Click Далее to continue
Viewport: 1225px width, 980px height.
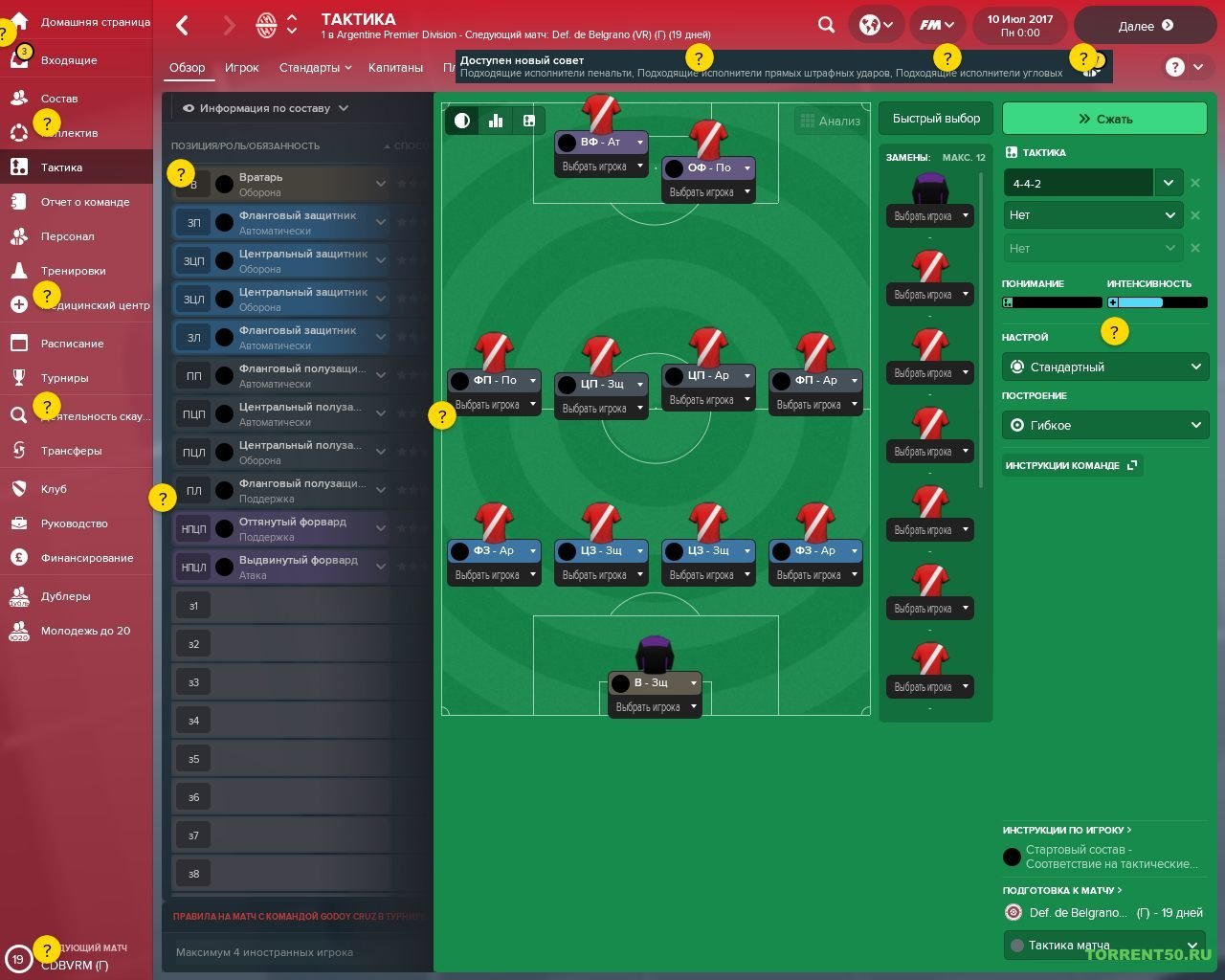(x=1145, y=26)
